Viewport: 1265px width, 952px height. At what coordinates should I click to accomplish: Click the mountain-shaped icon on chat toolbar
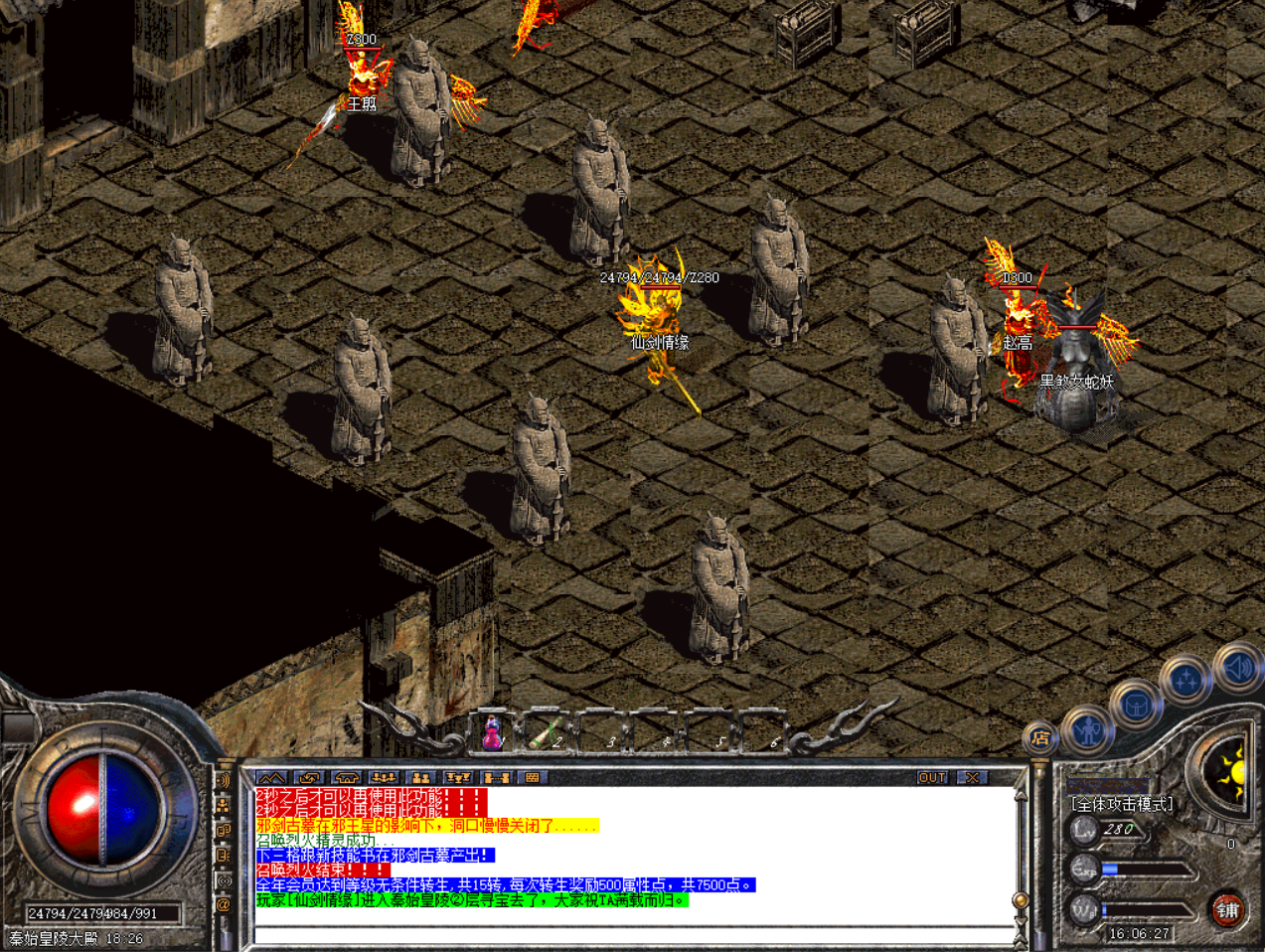coord(271,777)
